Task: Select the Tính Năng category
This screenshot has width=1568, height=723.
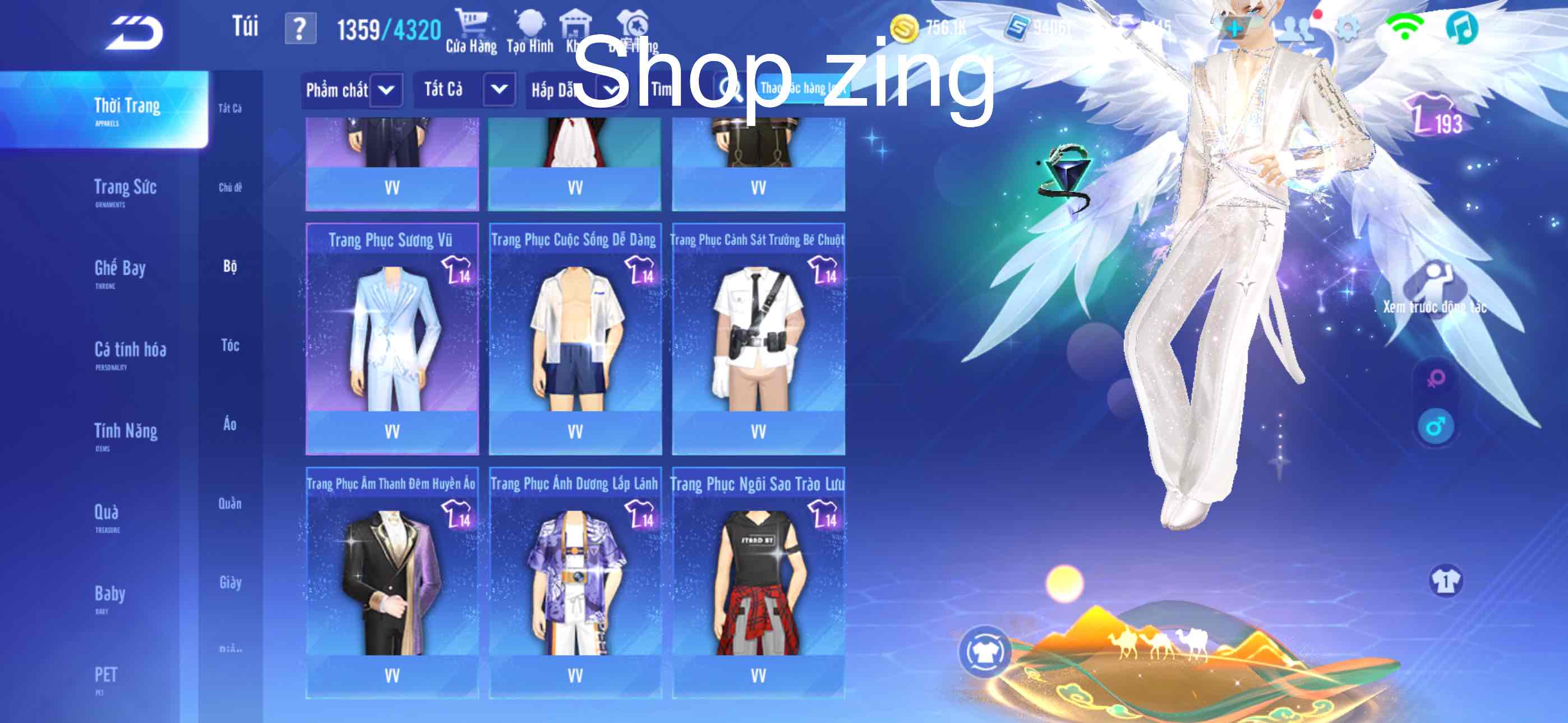Action: (x=126, y=433)
